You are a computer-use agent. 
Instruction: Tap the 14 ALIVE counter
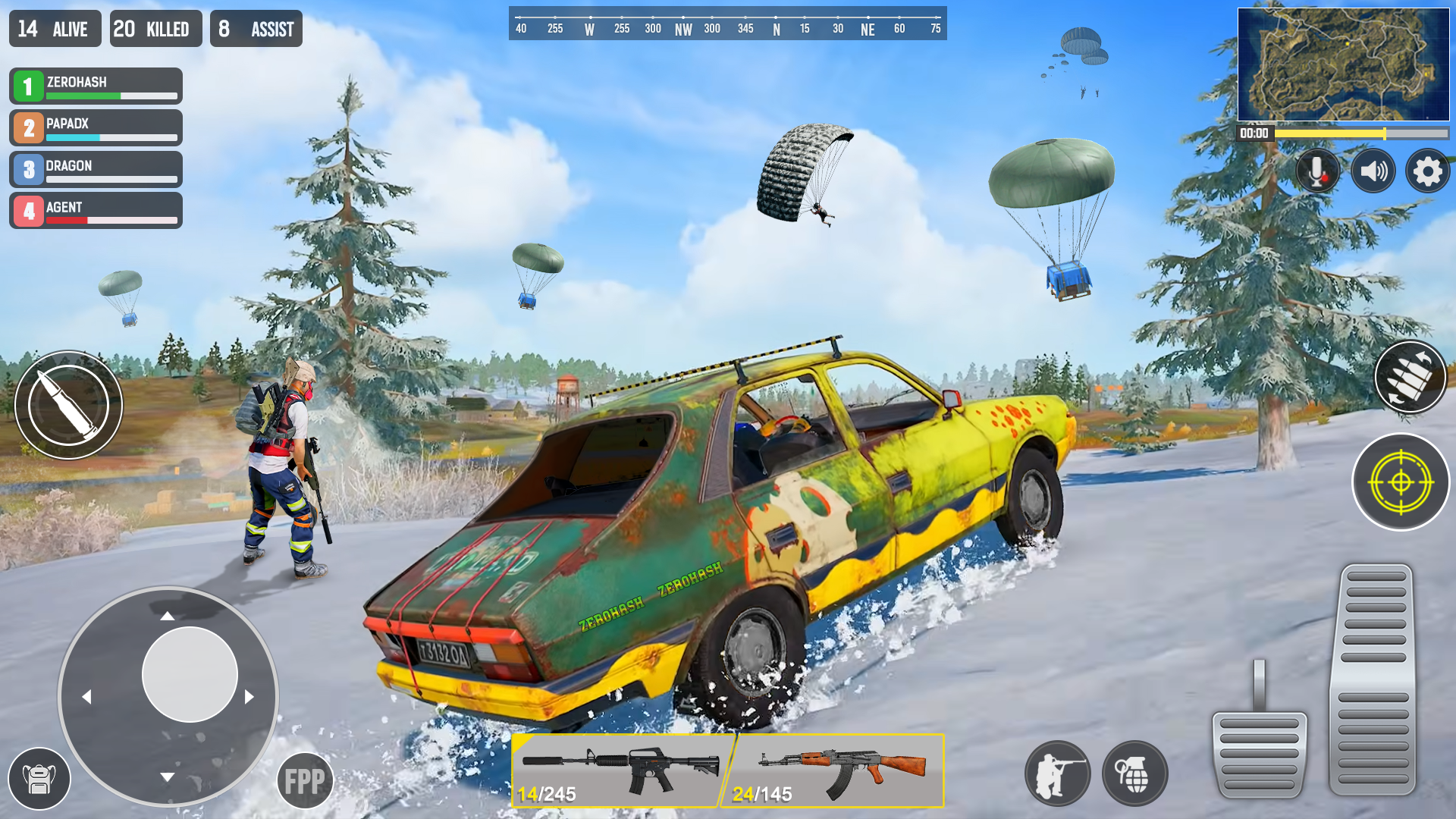click(x=54, y=28)
